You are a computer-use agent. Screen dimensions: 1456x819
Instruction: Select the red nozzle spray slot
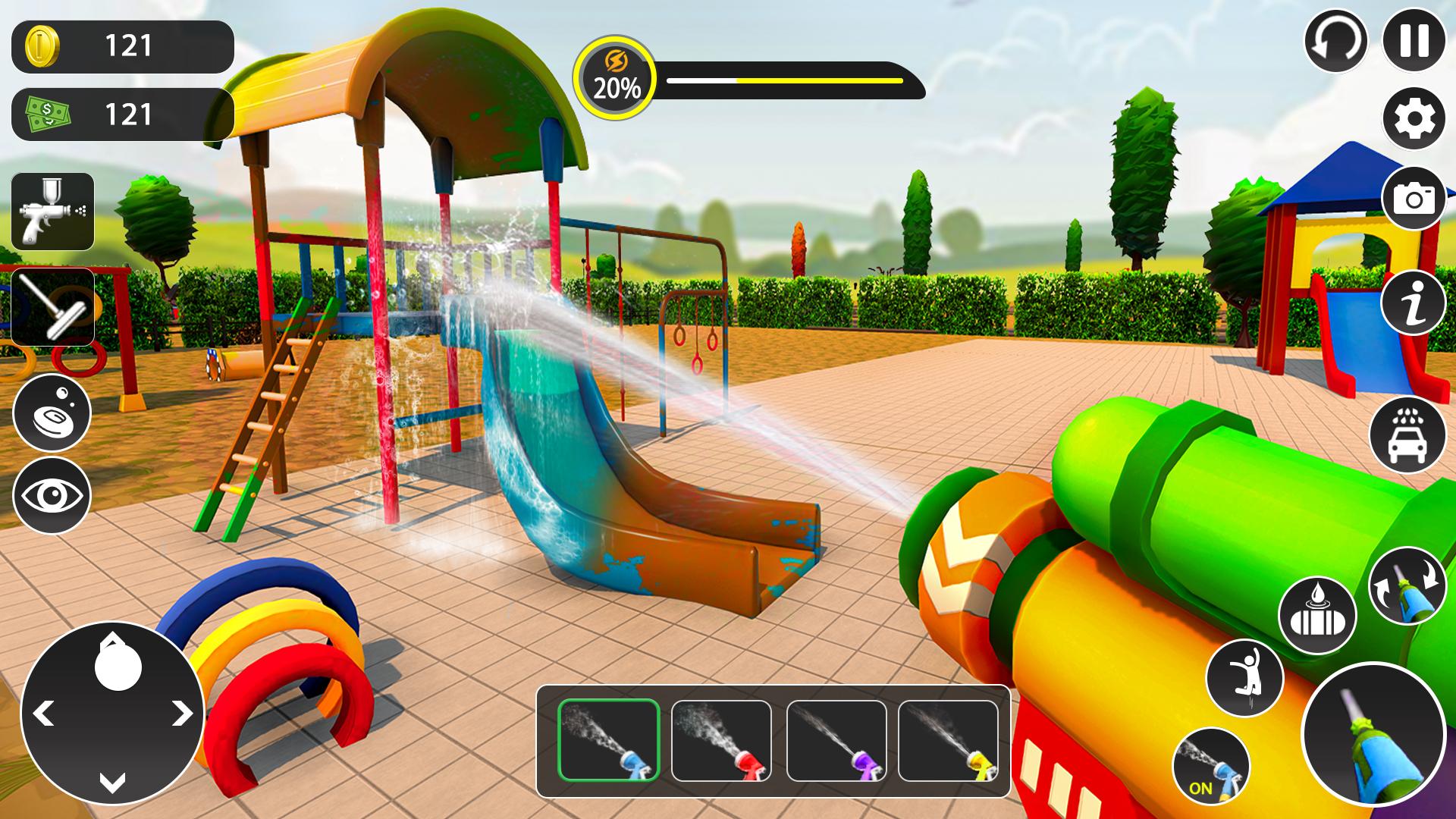pyautogui.click(x=721, y=741)
